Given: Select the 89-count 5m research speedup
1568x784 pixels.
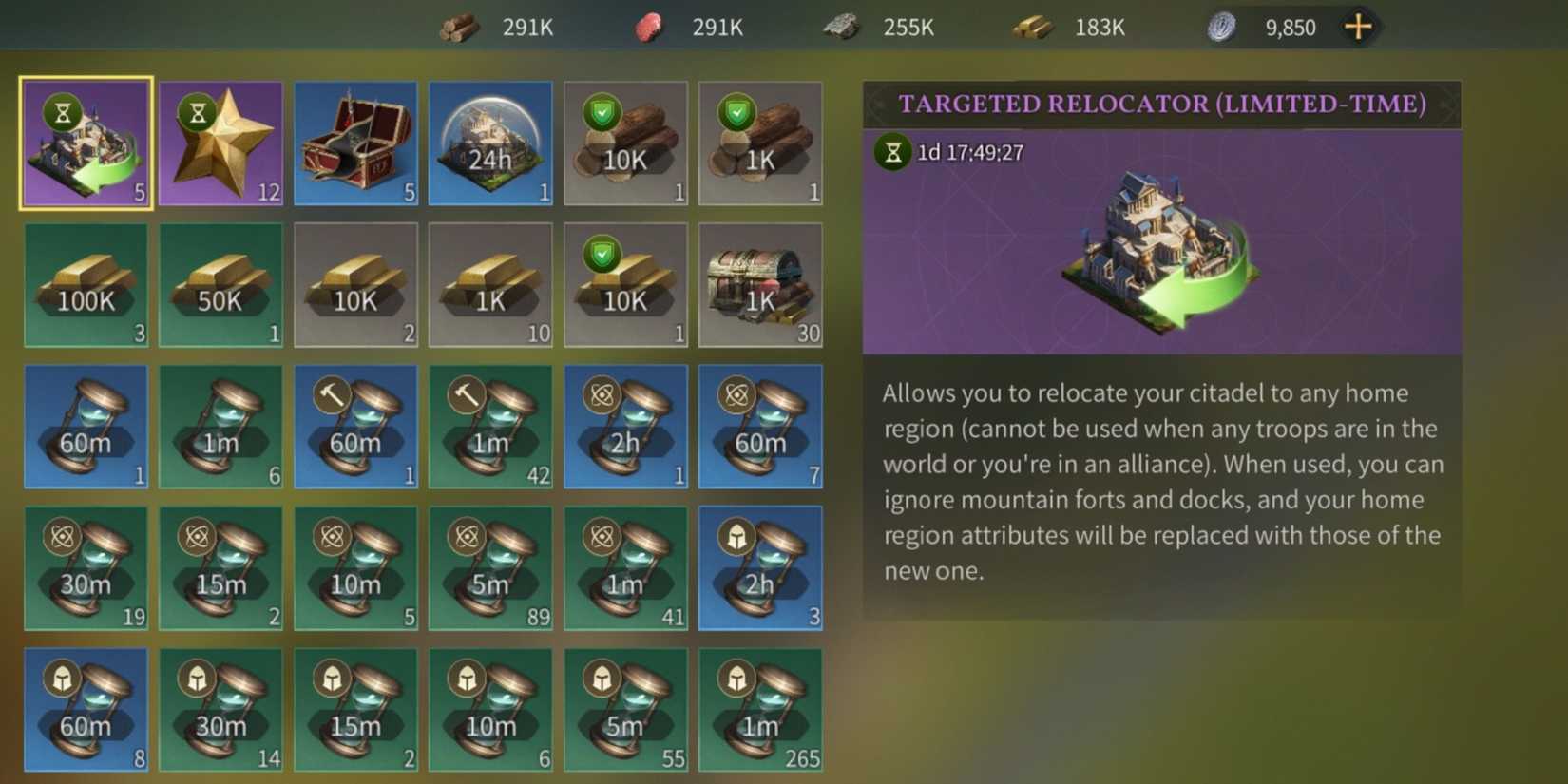Looking at the screenshot, I should 490,568.
